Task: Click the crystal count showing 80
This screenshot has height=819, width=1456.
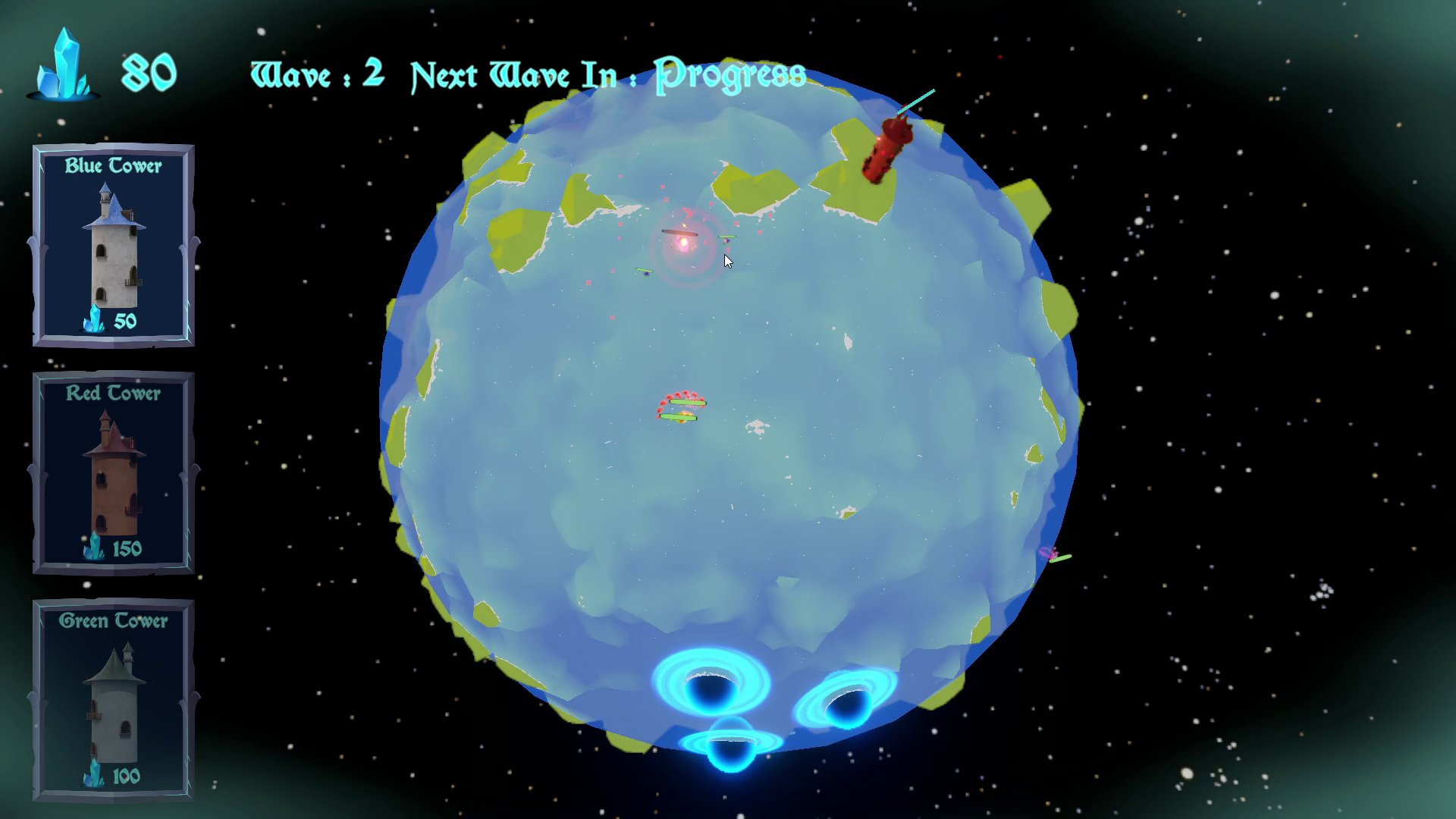Action: 149,71
